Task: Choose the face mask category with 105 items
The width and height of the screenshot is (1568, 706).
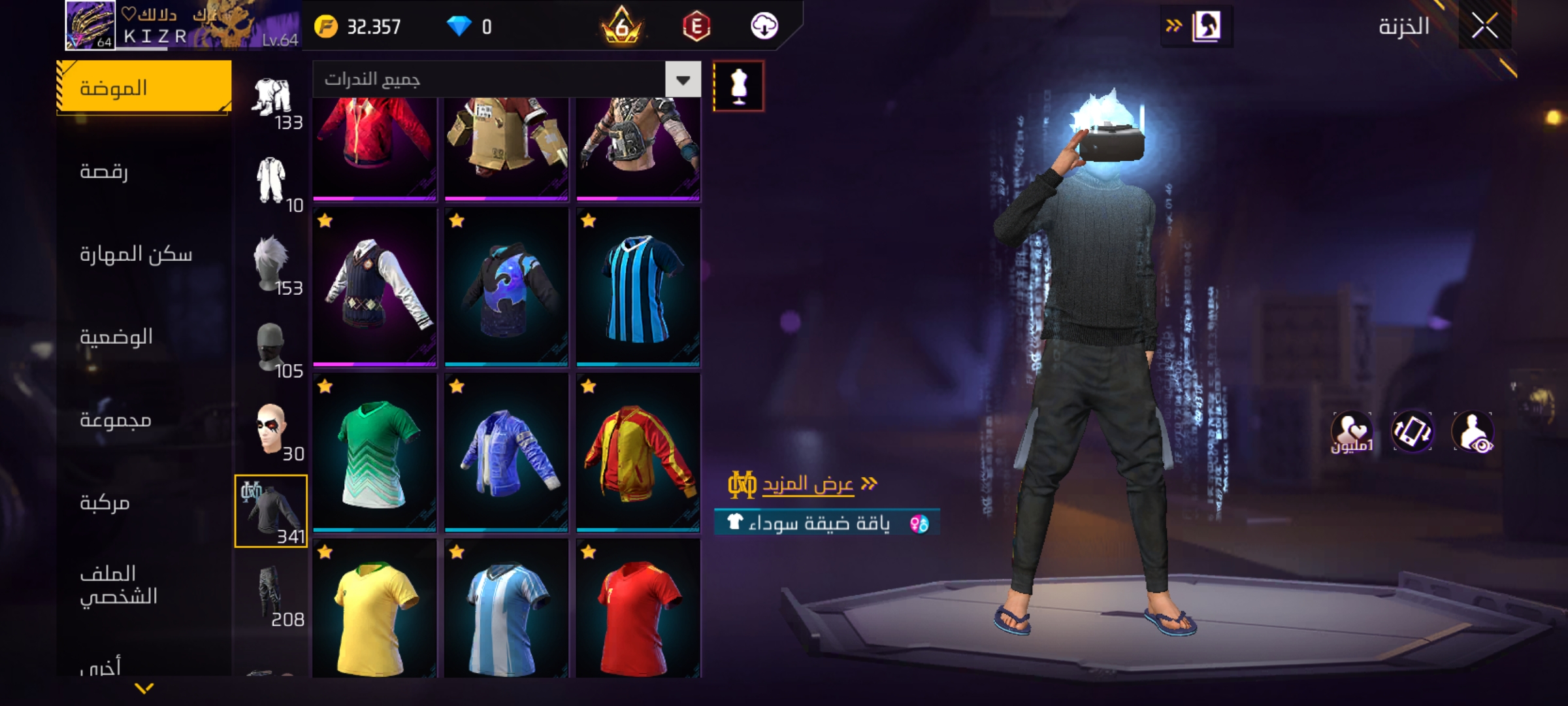Action: tap(271, 348)
